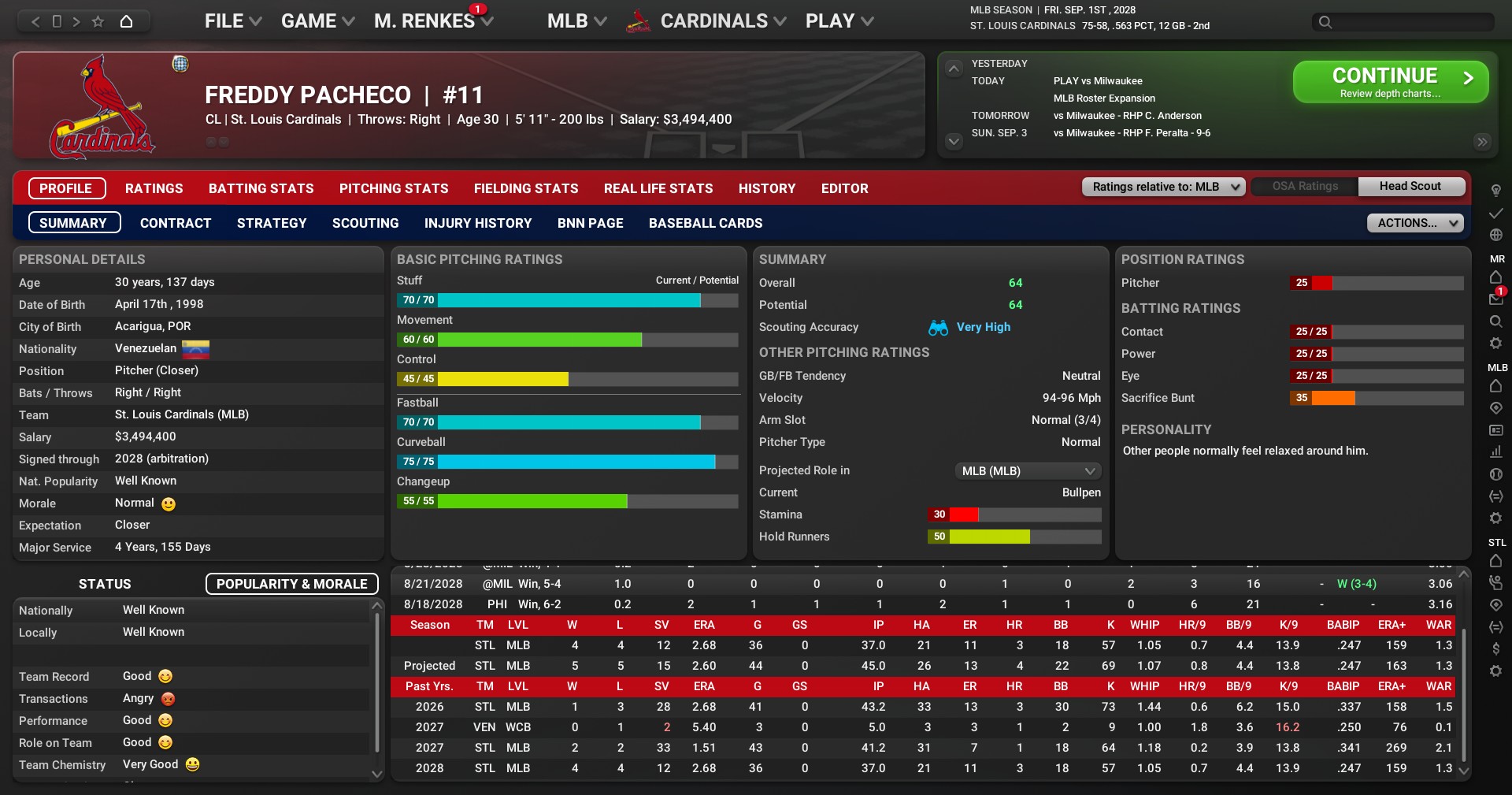
Task: Go to the home screen icon
Action: (126, 21)
